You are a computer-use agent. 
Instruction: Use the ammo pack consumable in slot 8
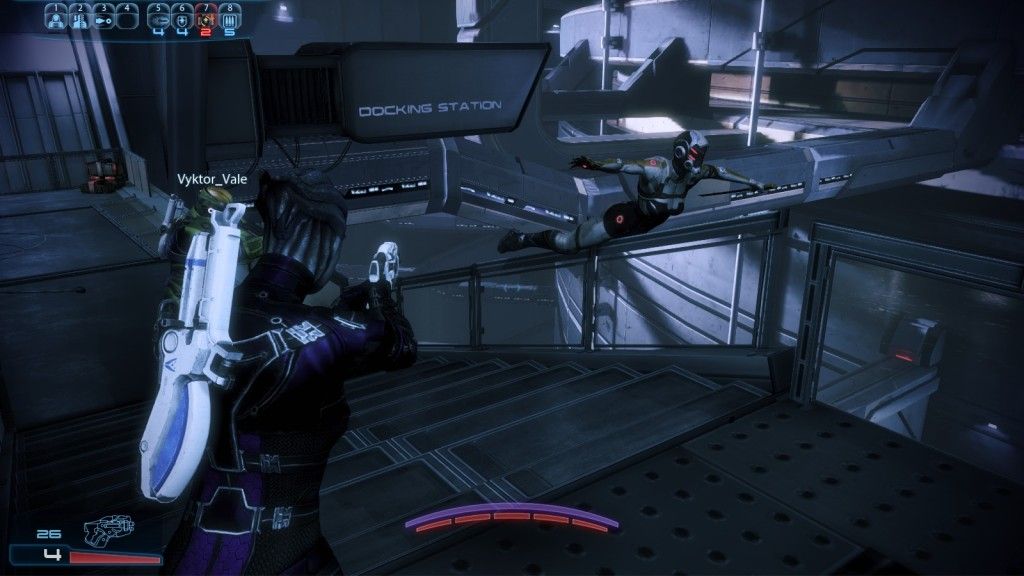tap(230, 18)
